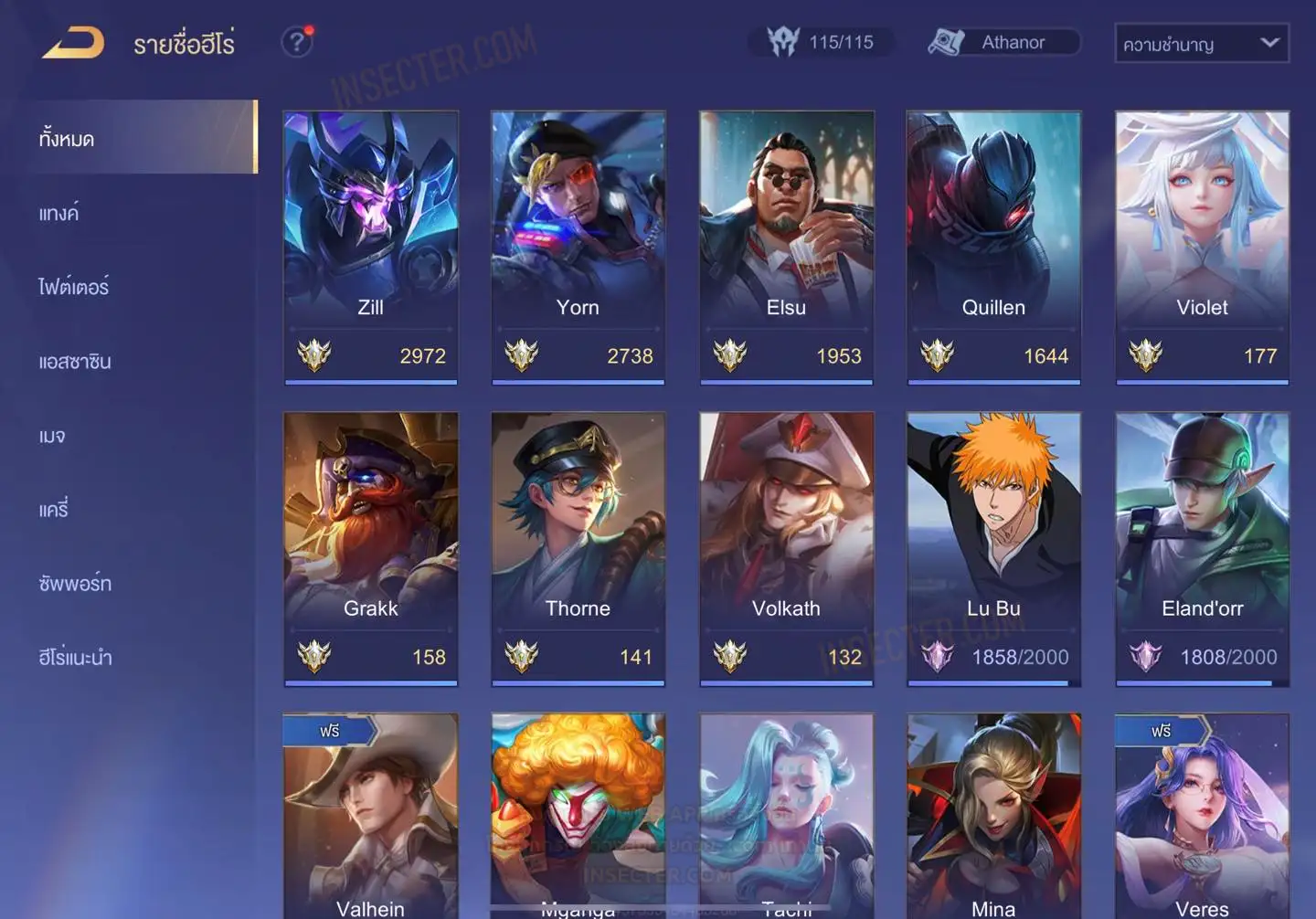Go back using the golden arrow button
This screenshot has height=919, width=1316.
pyautogui.click(x=73, y=43)
